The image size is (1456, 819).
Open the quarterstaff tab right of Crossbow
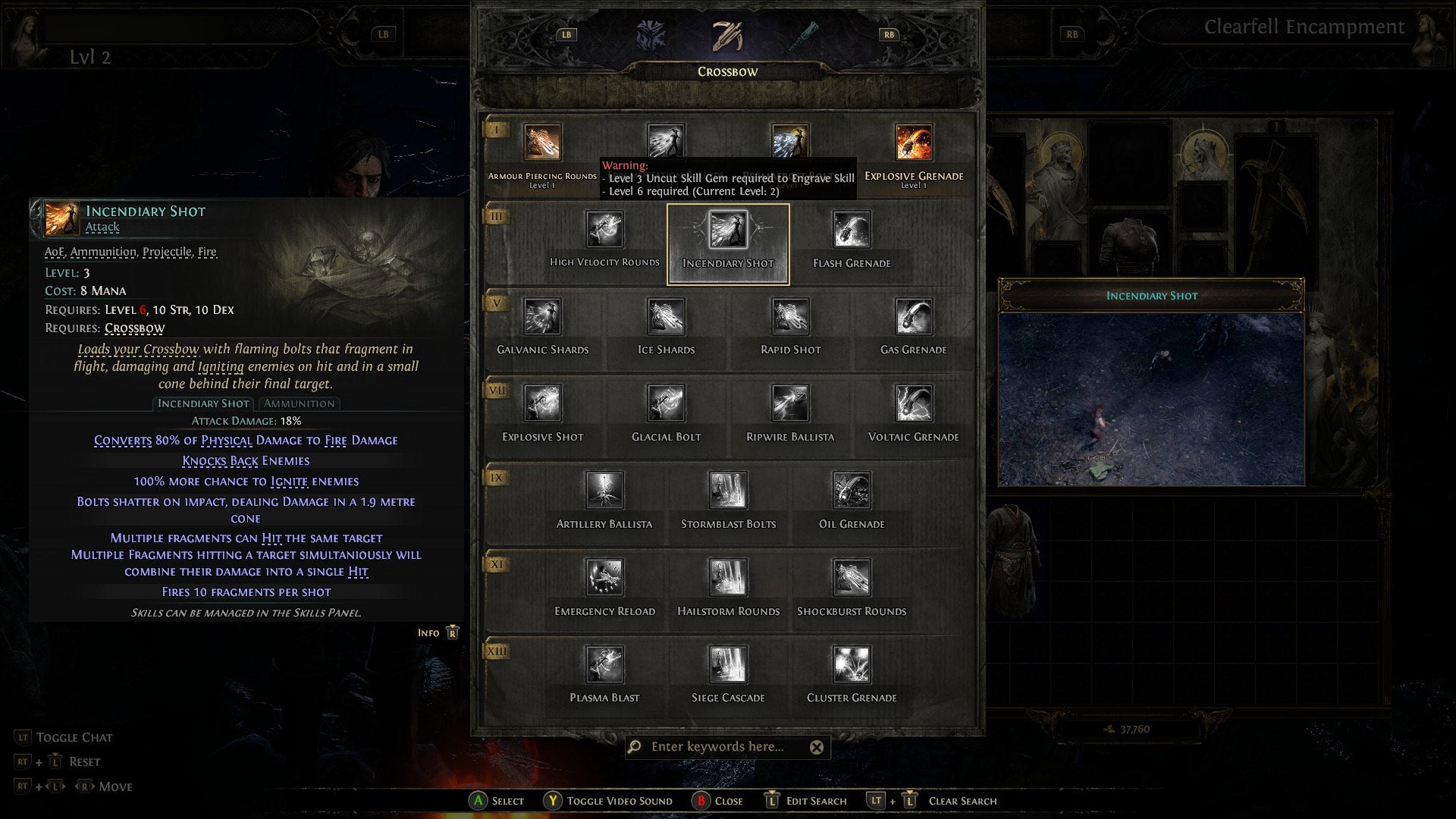808,33
